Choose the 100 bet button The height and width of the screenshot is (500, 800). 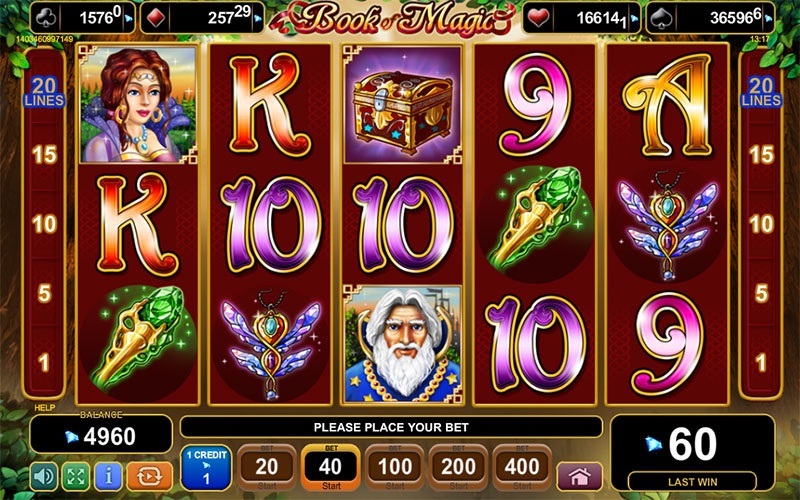pyautogui.click(x=394, y=467)
